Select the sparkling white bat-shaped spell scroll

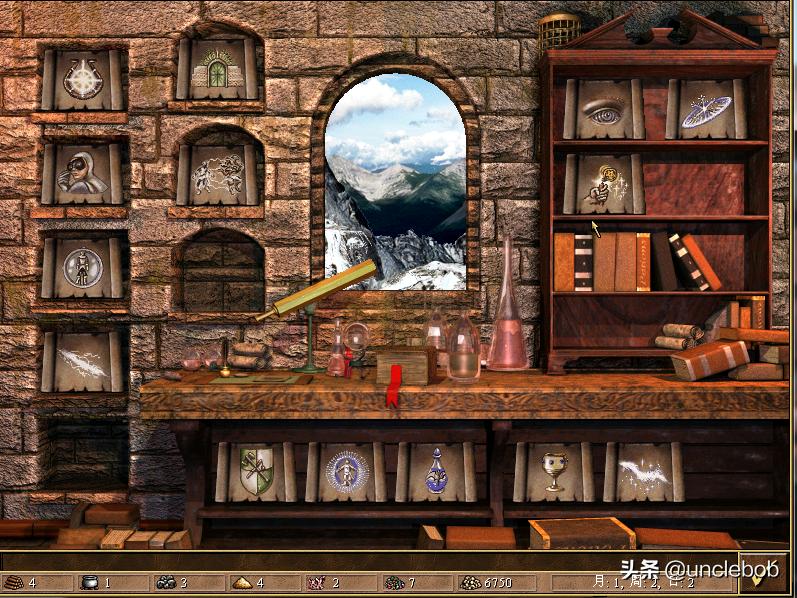coord(643,472)
